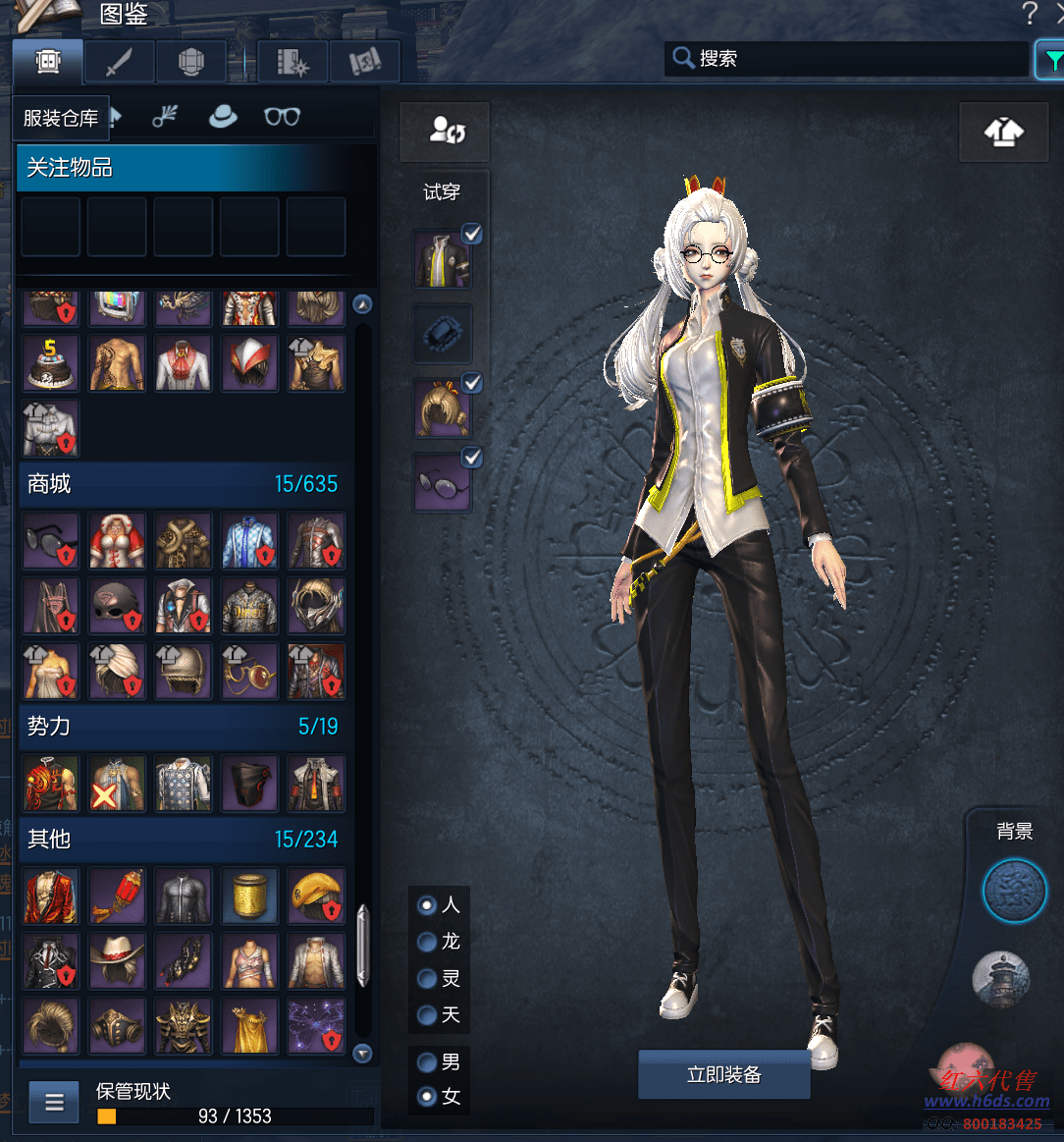Pick the birthday cake hat item
This screenshot has width=1064, height=1142.
coord(50,362)
